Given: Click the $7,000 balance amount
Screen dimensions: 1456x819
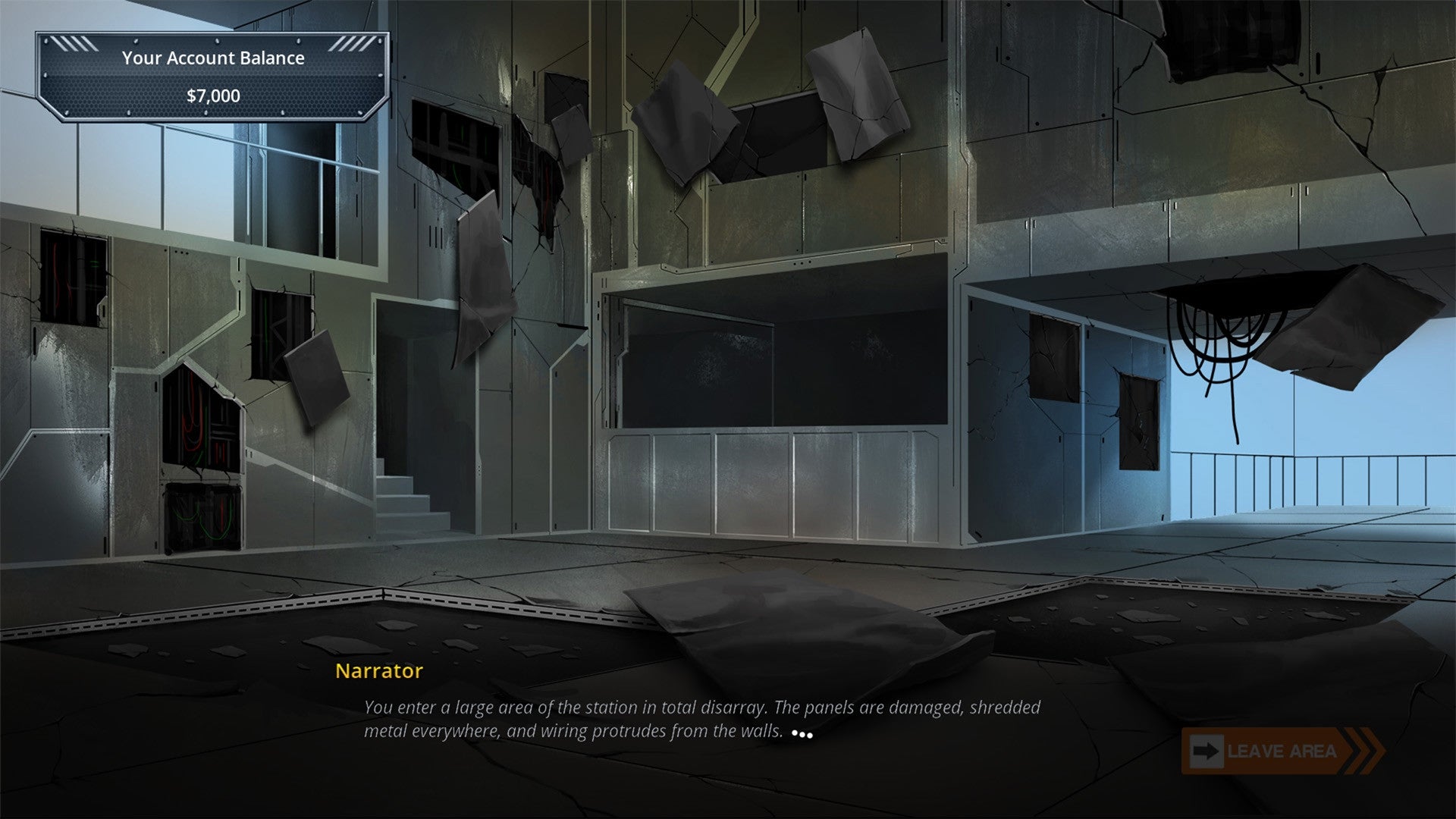Looking at the screenshot, I should [214, 96].
